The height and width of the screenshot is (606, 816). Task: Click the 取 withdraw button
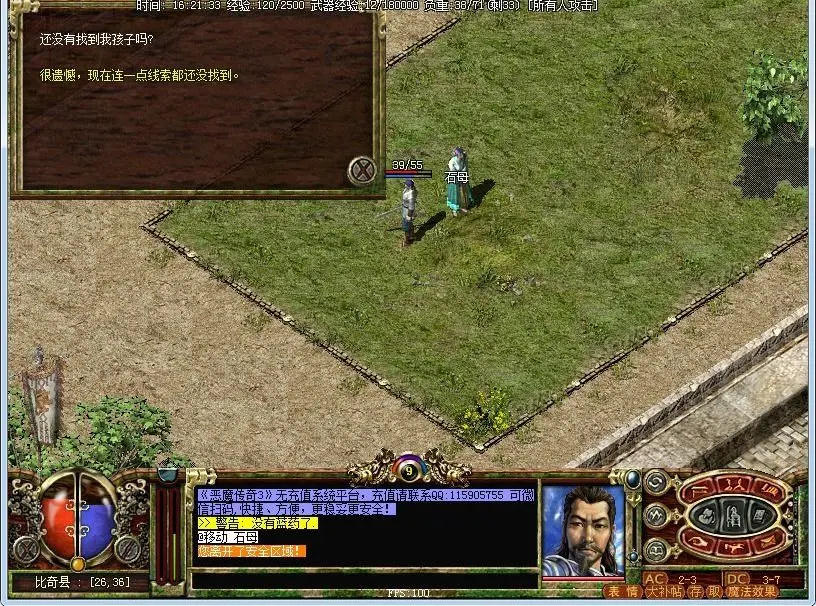712,592
